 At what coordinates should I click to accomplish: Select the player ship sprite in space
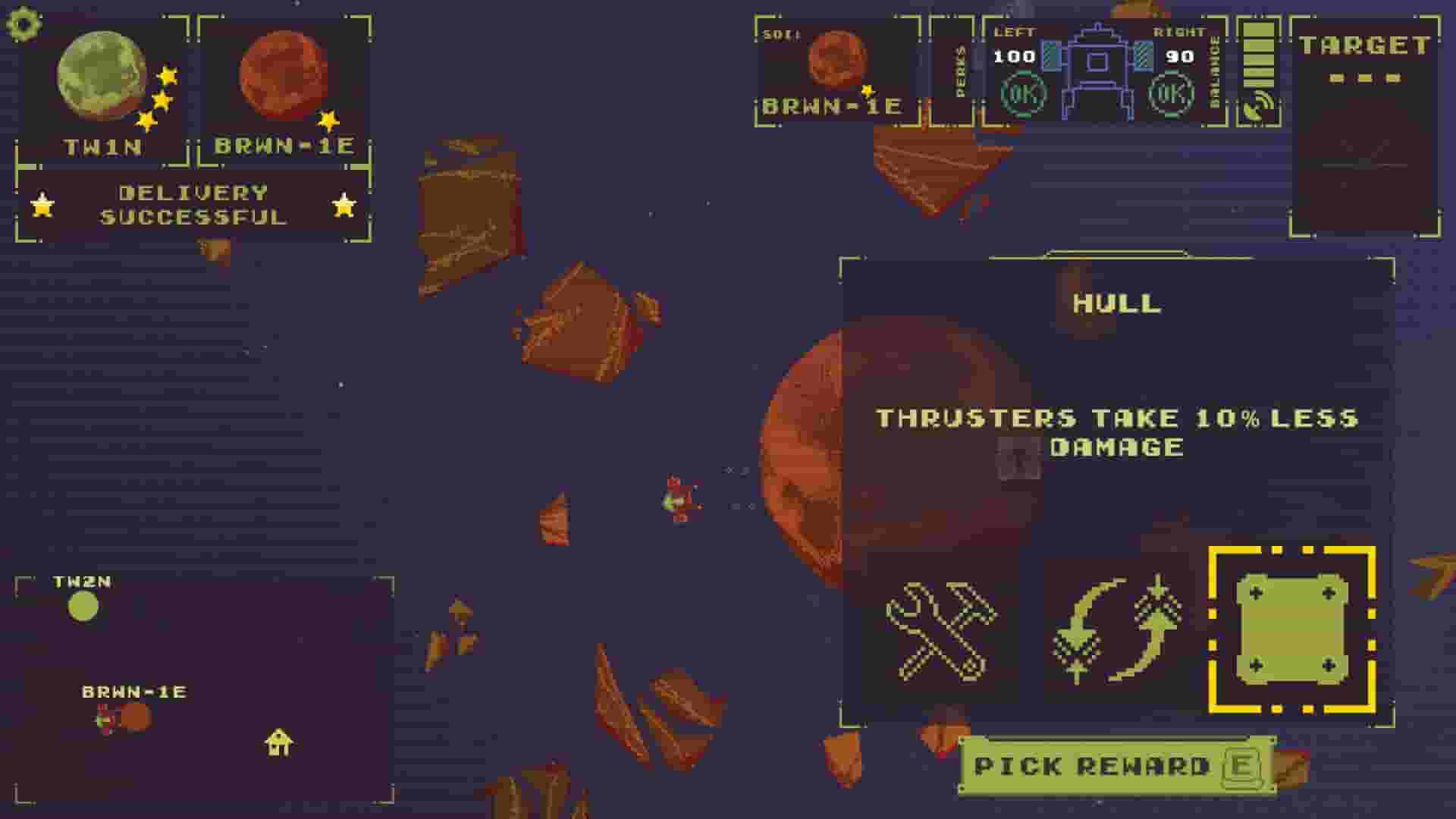click(x=679, y=500)
